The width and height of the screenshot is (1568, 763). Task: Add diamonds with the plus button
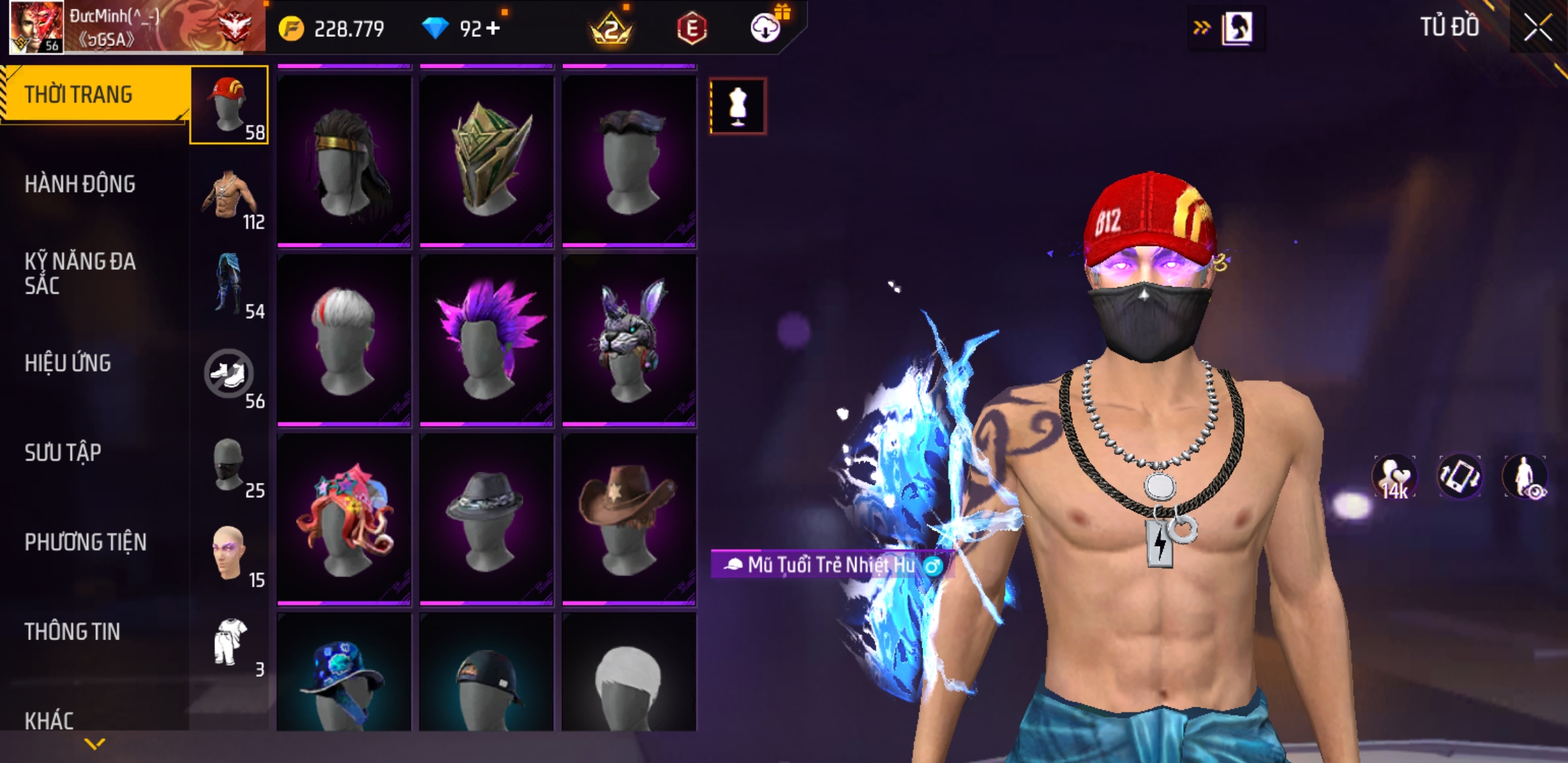click(493, 28)
